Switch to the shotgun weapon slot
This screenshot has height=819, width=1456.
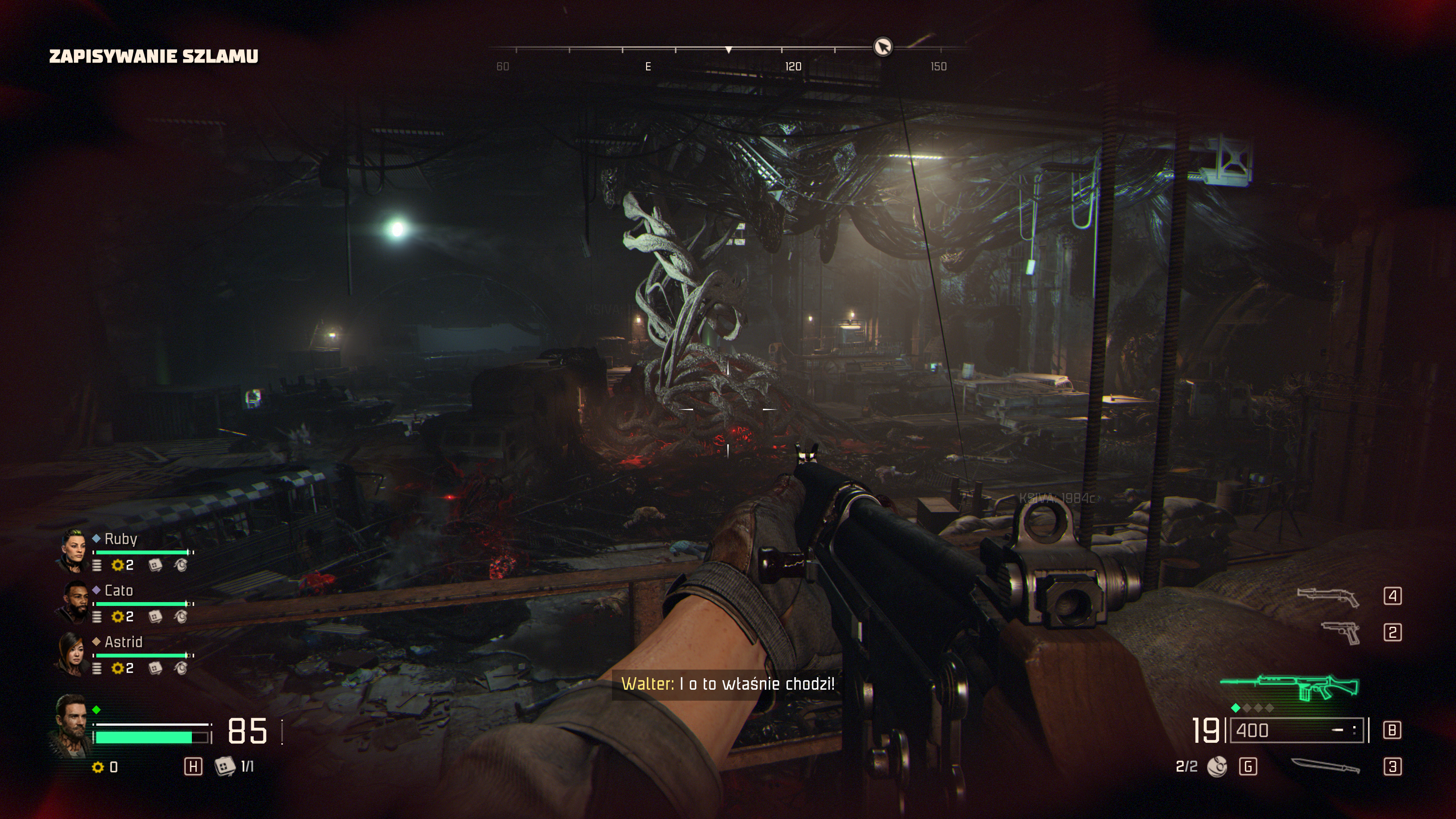pyautogui.click(x=1328, y=596)
